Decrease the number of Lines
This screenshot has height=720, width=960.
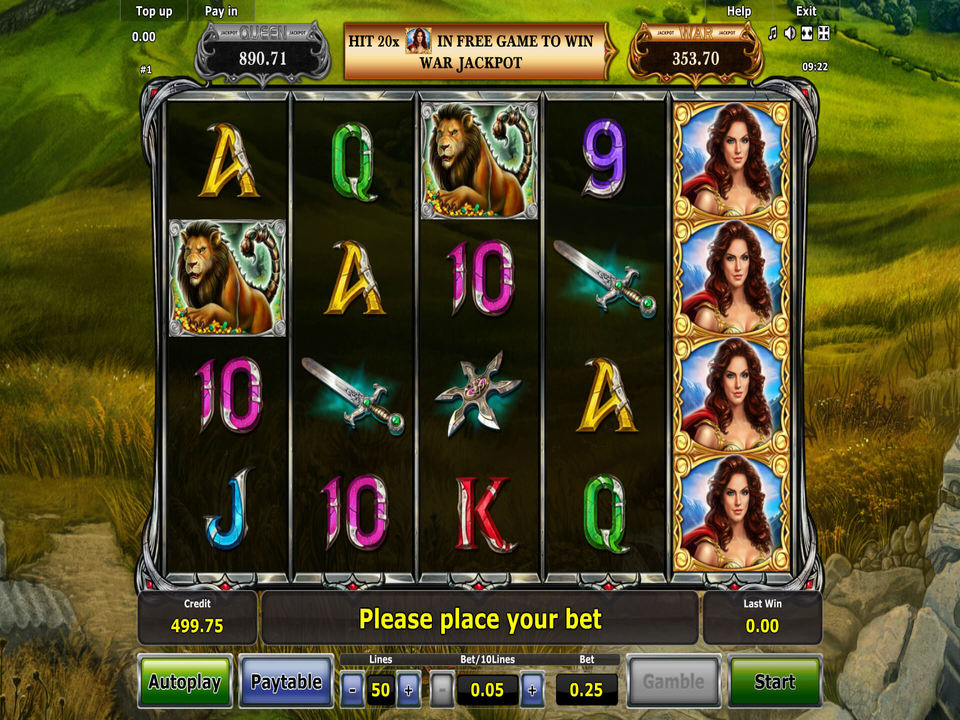352,689
